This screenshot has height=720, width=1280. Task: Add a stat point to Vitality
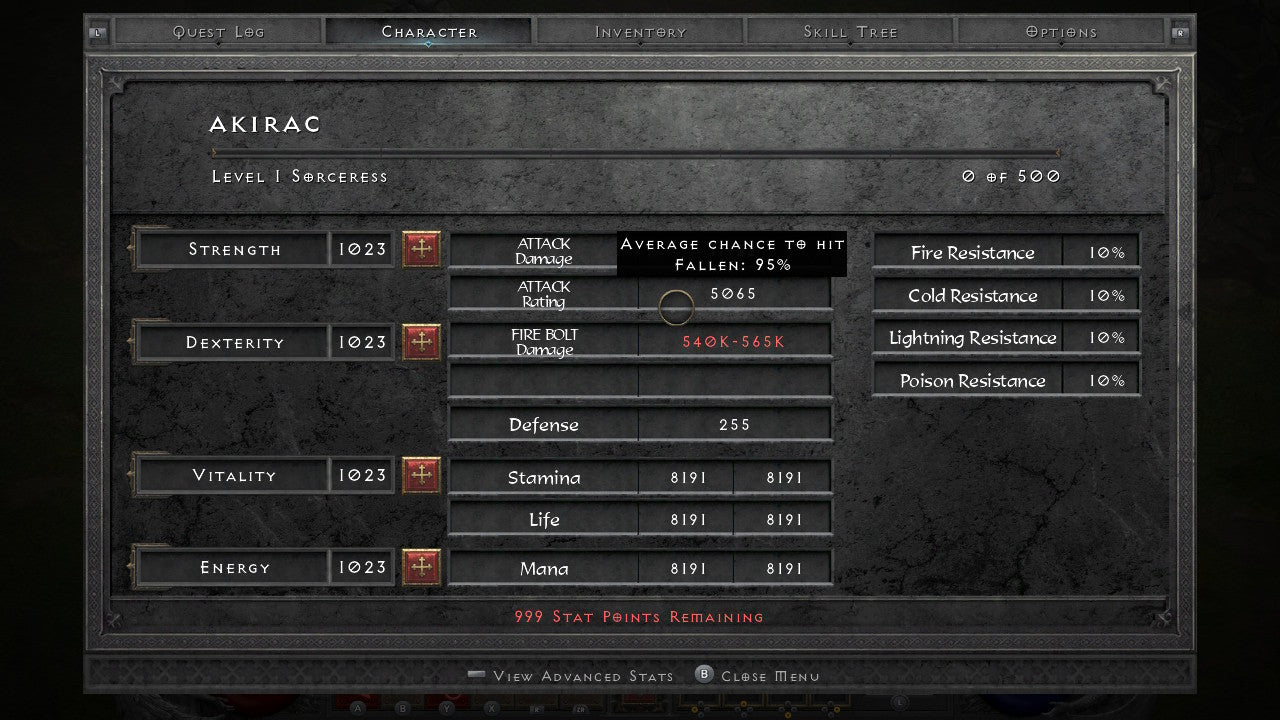point(421,475)
